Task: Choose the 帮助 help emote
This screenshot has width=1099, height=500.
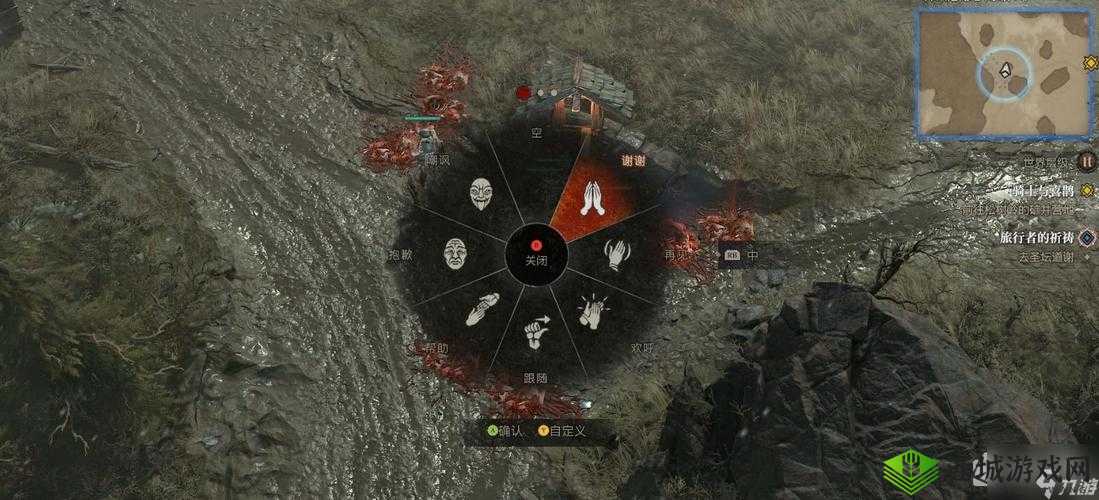Action: (x=482, y=309)
